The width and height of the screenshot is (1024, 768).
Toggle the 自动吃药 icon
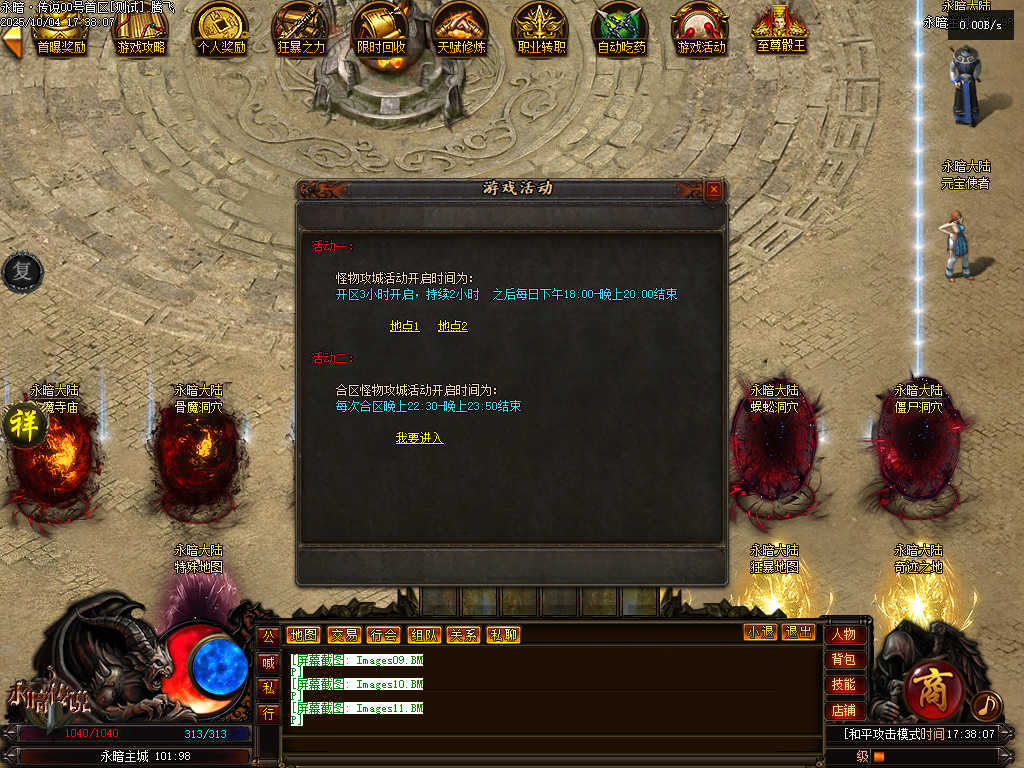[621, 28]
